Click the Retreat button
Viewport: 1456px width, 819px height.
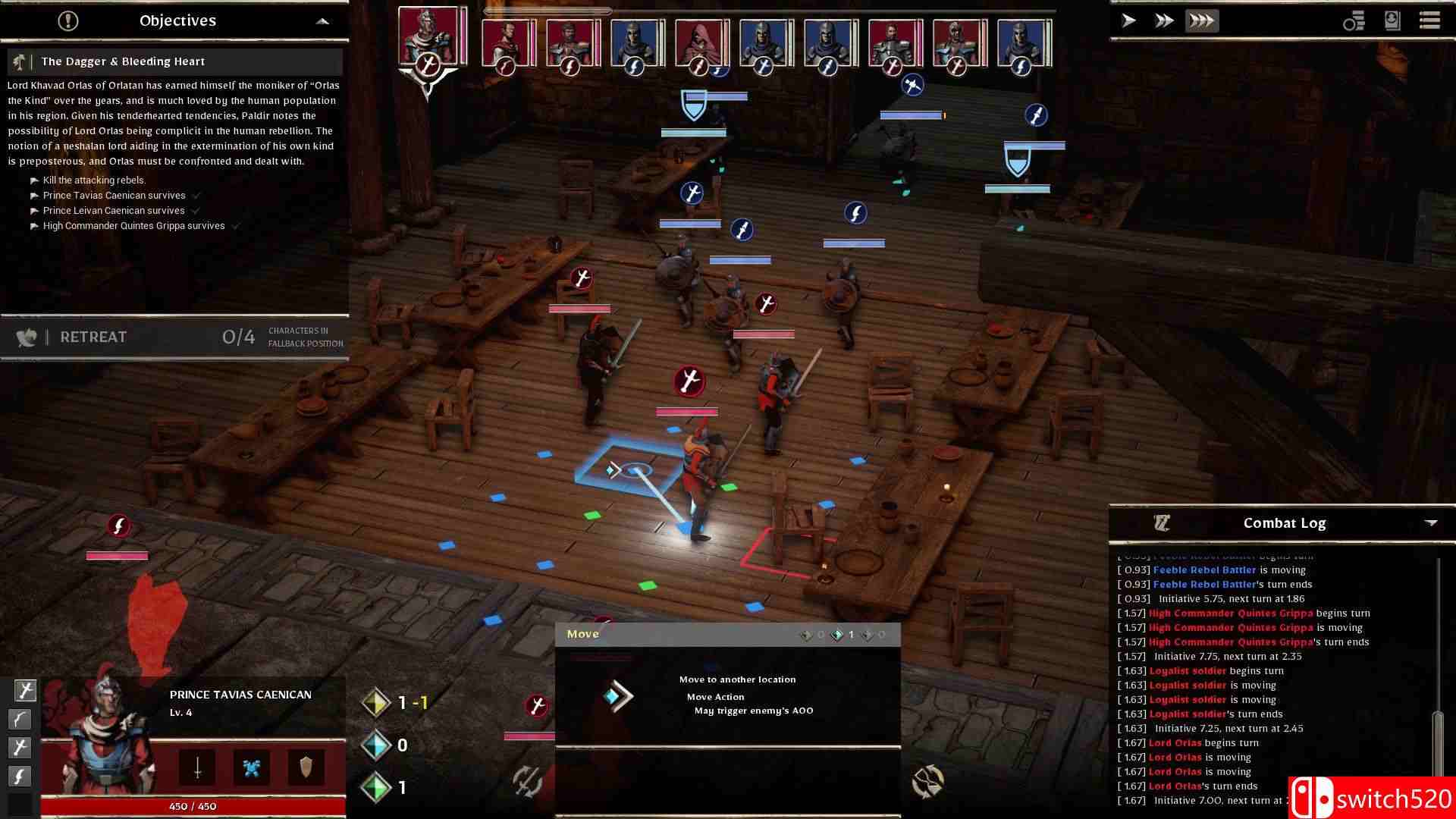[93, 337]
